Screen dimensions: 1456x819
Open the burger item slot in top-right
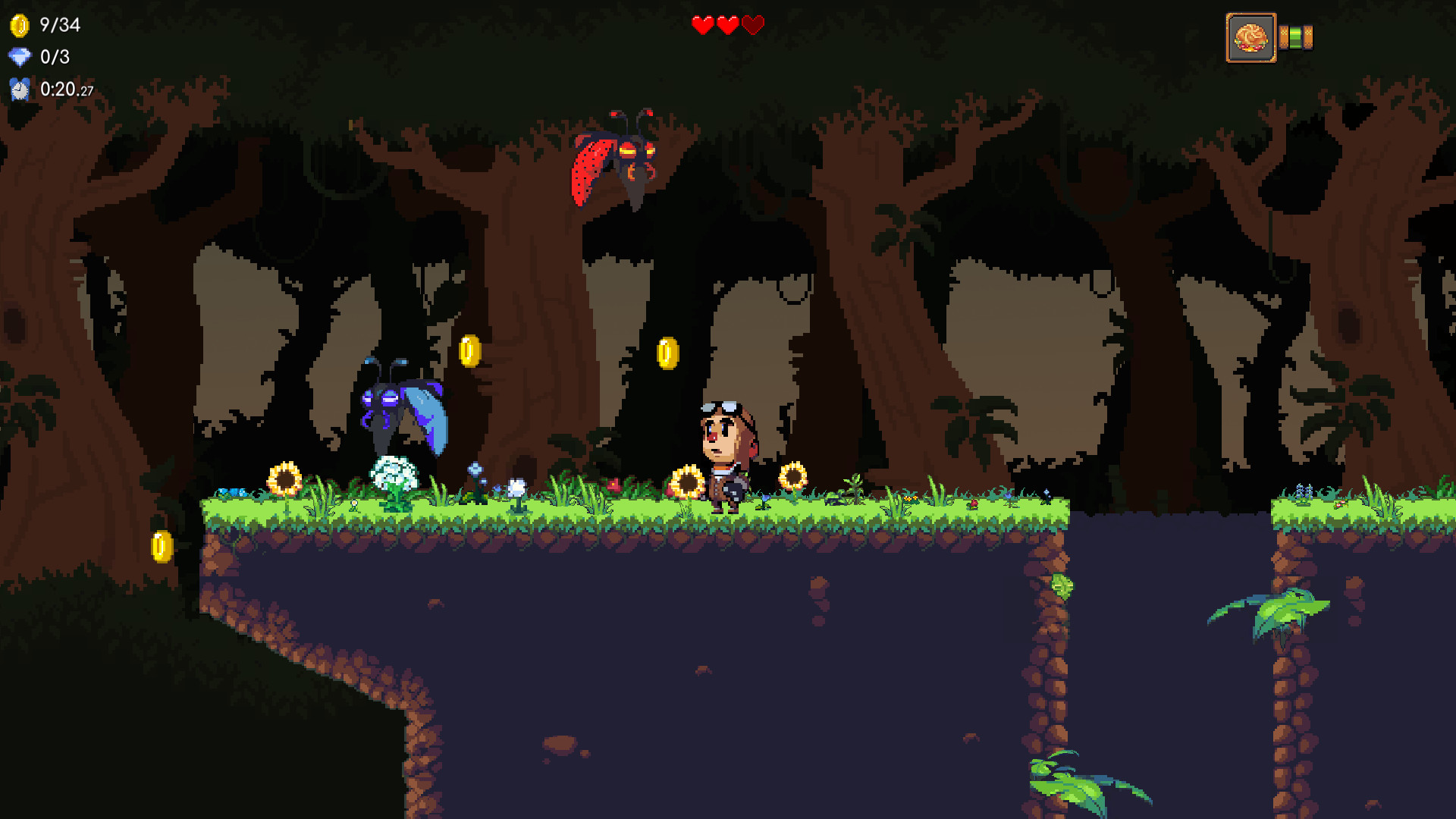point(1251,36)
